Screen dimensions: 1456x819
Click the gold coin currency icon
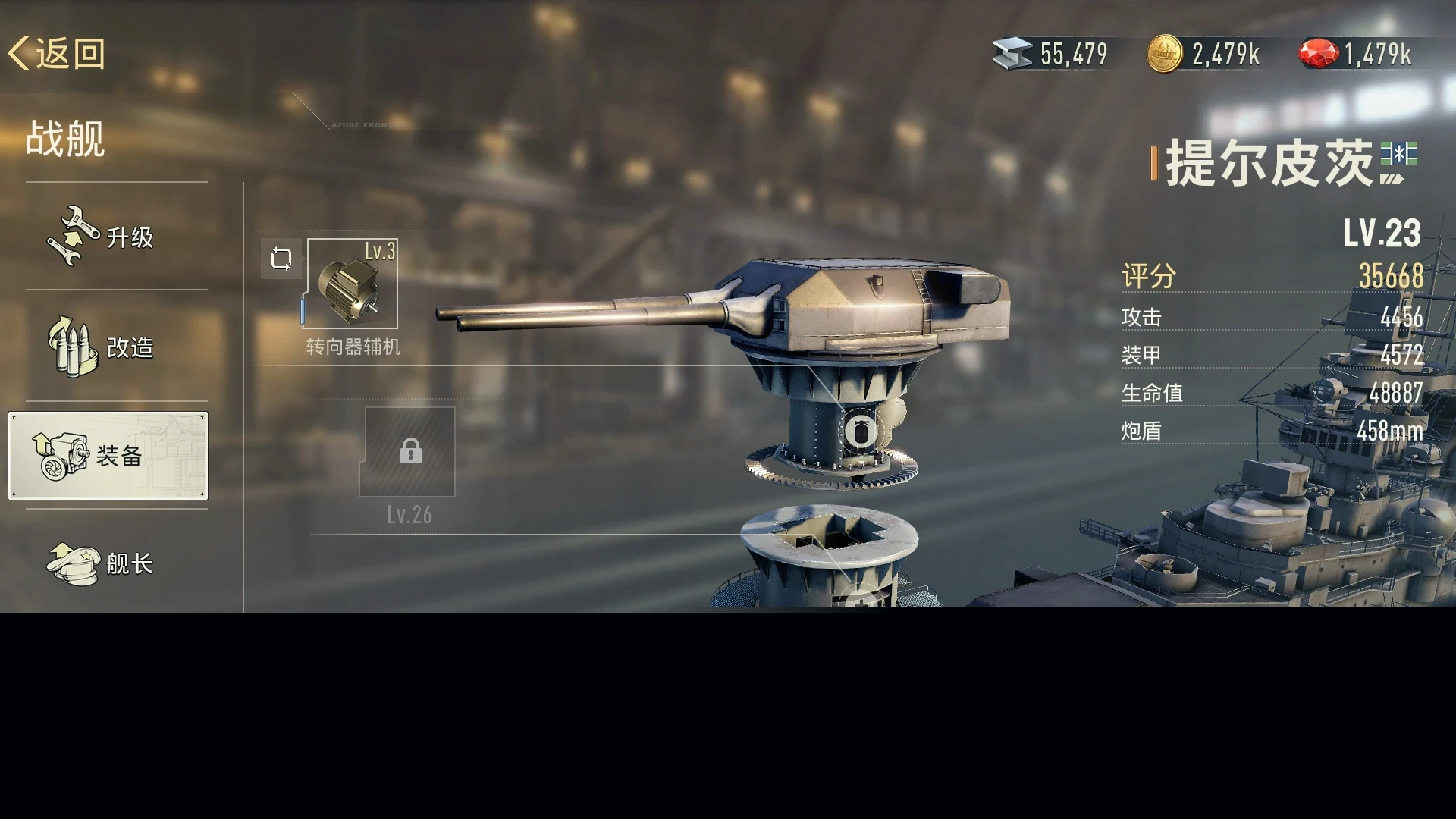(x=1164, y=54)
